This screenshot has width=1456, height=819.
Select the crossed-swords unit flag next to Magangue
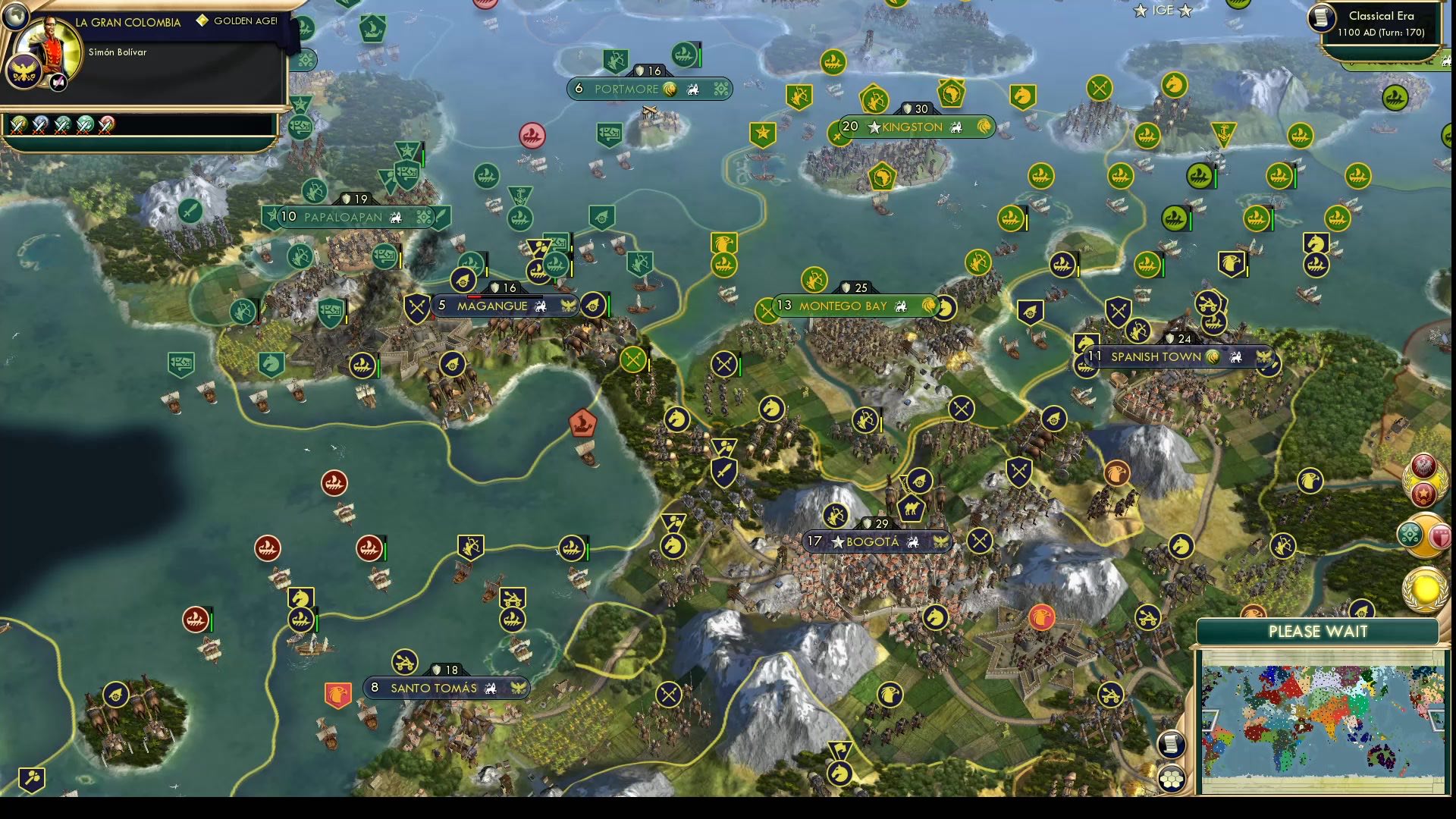416,307
